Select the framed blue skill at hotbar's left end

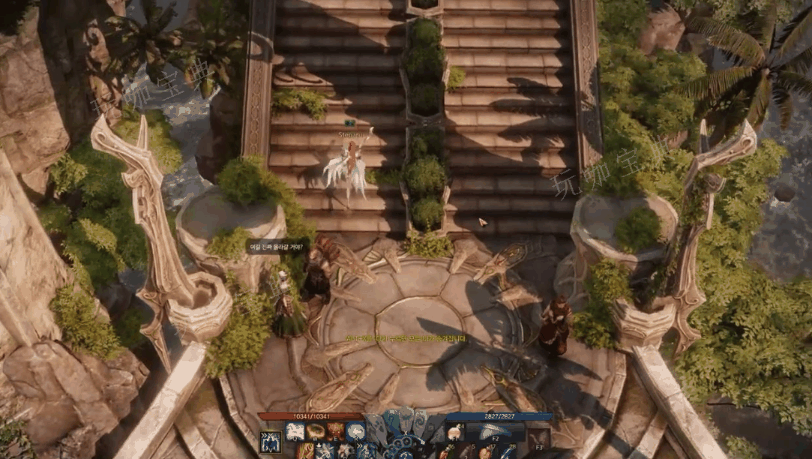(270, 441)
